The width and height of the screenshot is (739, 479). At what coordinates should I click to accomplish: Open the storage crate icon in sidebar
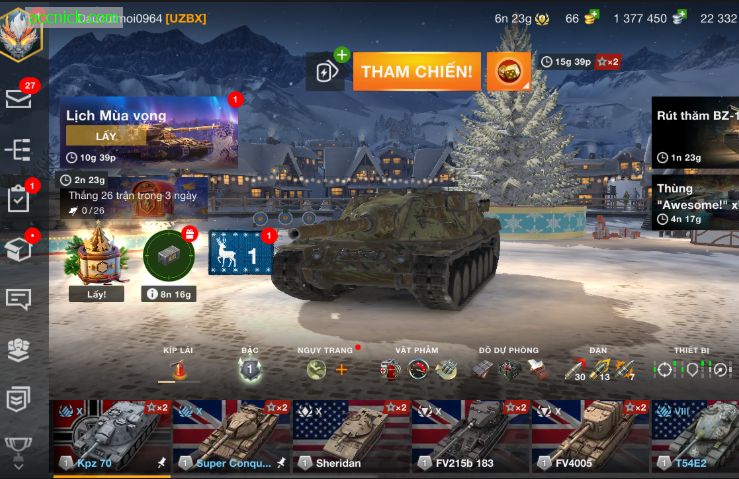click(x=19, y=249)
